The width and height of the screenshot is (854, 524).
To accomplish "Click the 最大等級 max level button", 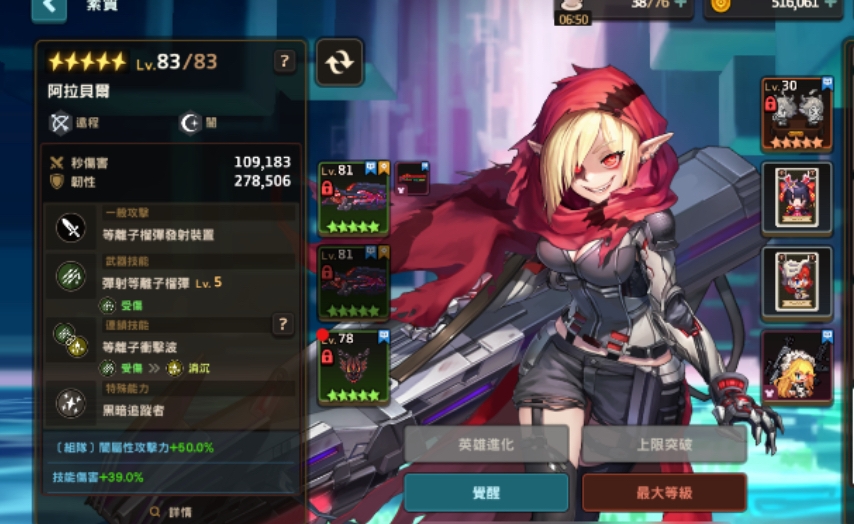I will (x=664, y=492).
